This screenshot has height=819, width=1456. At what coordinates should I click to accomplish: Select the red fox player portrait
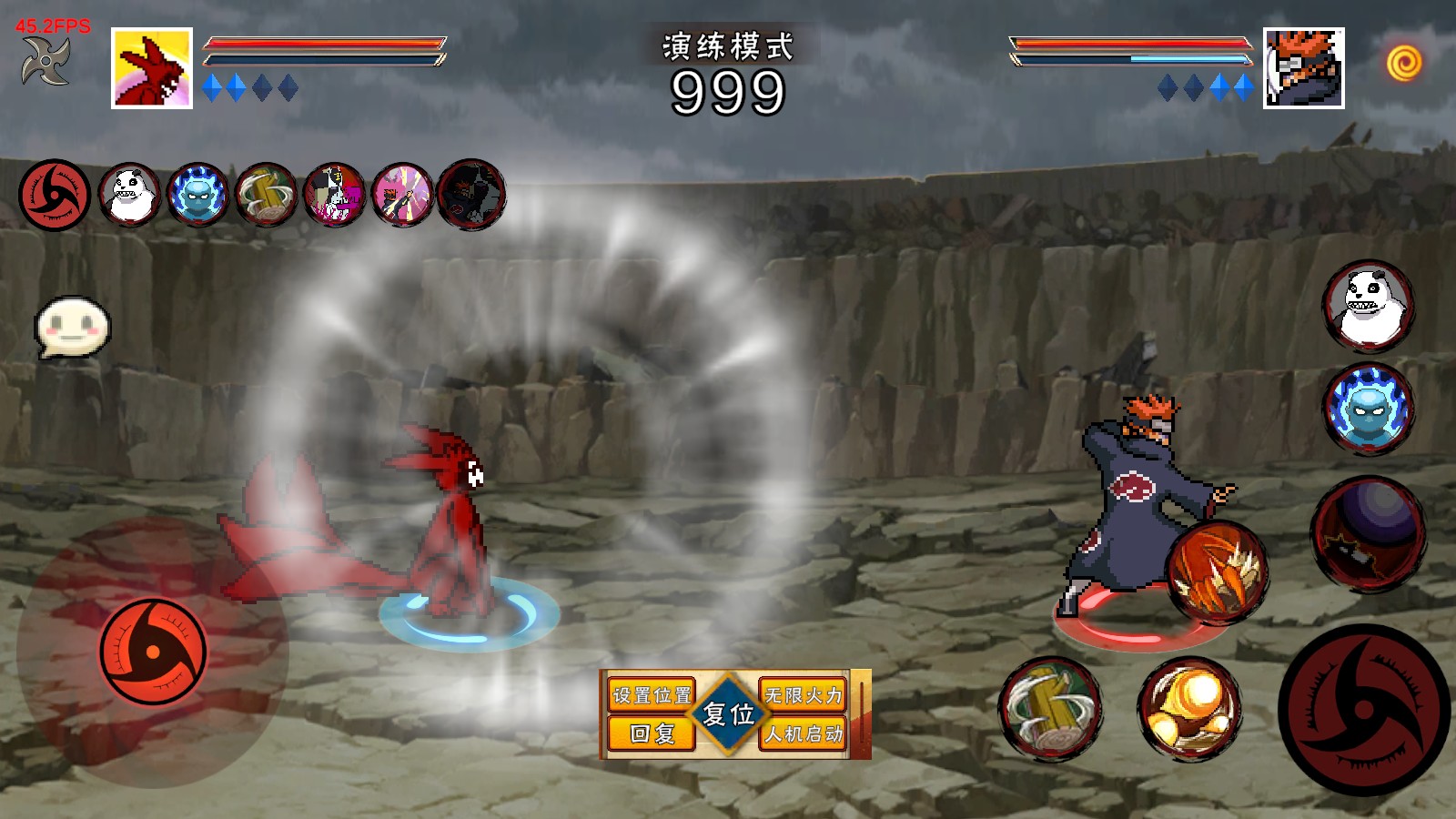[152, 68]
